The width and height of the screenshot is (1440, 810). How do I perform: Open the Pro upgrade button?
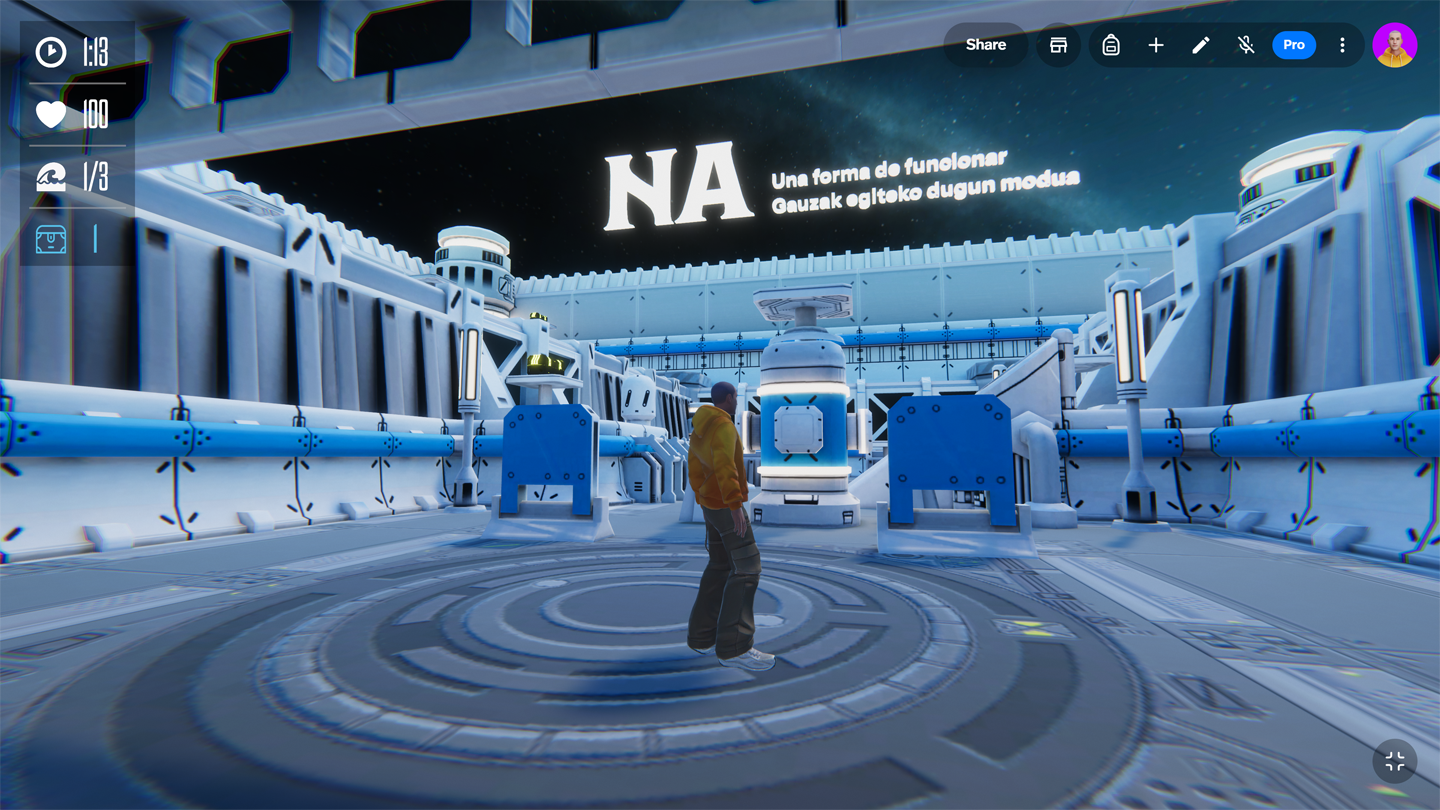pyautogui.click(x=1293, y=45)
